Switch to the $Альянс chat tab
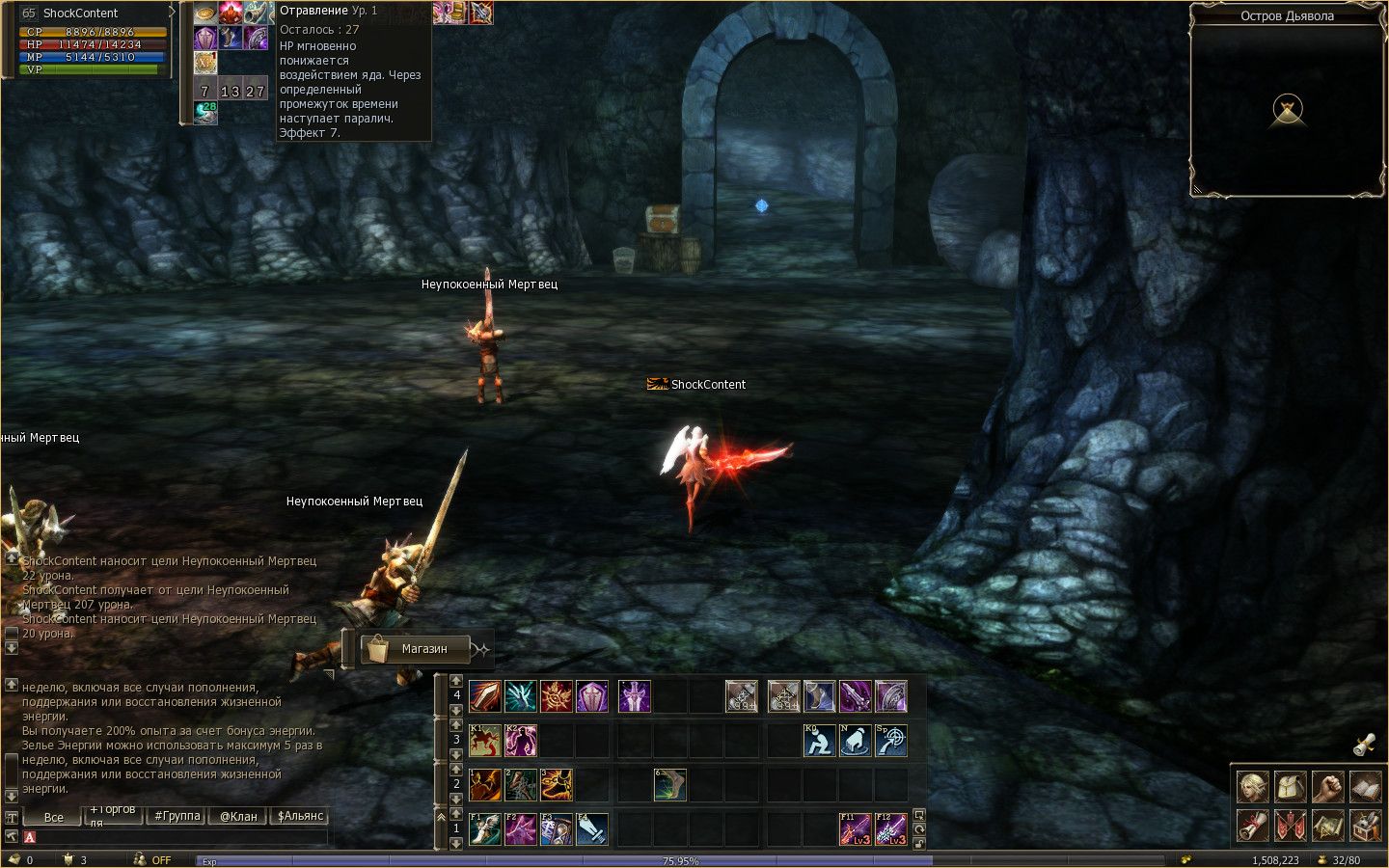 300,816
